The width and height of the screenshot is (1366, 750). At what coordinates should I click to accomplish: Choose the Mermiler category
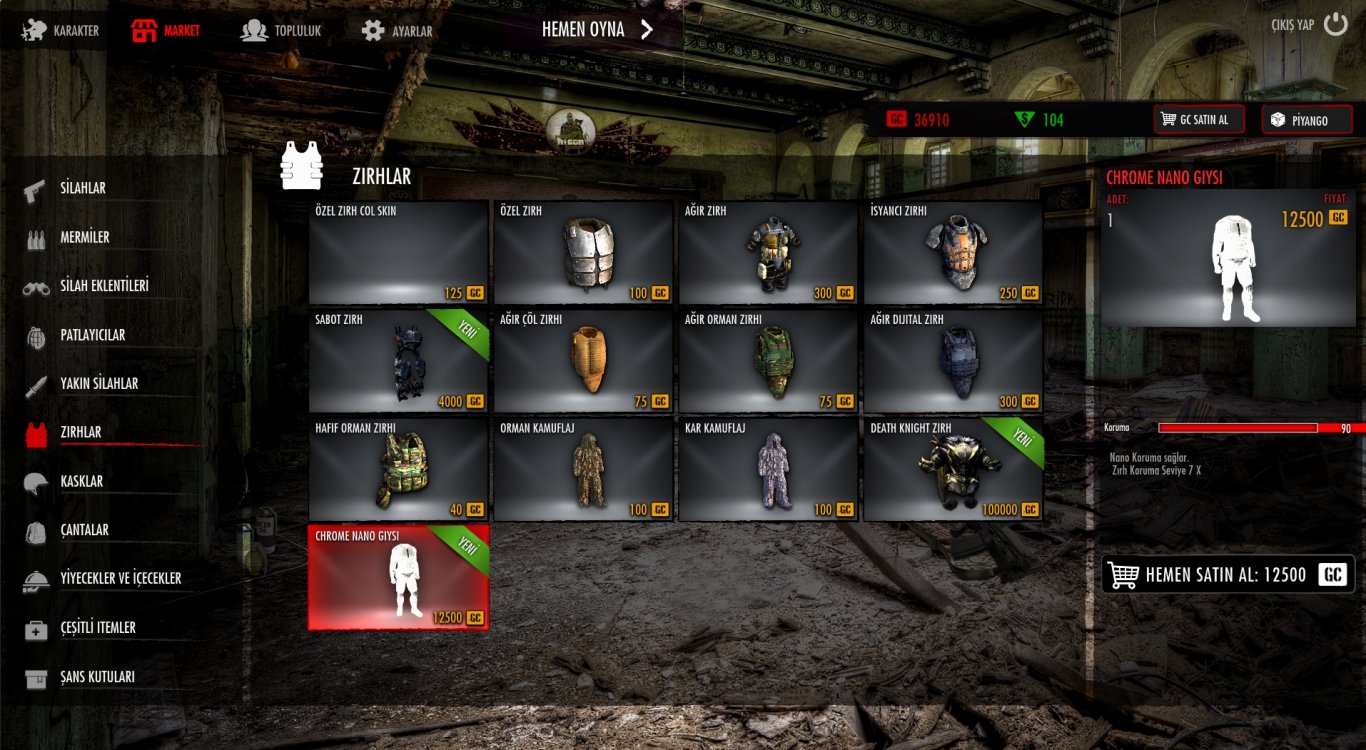click(x=84, y=238)
